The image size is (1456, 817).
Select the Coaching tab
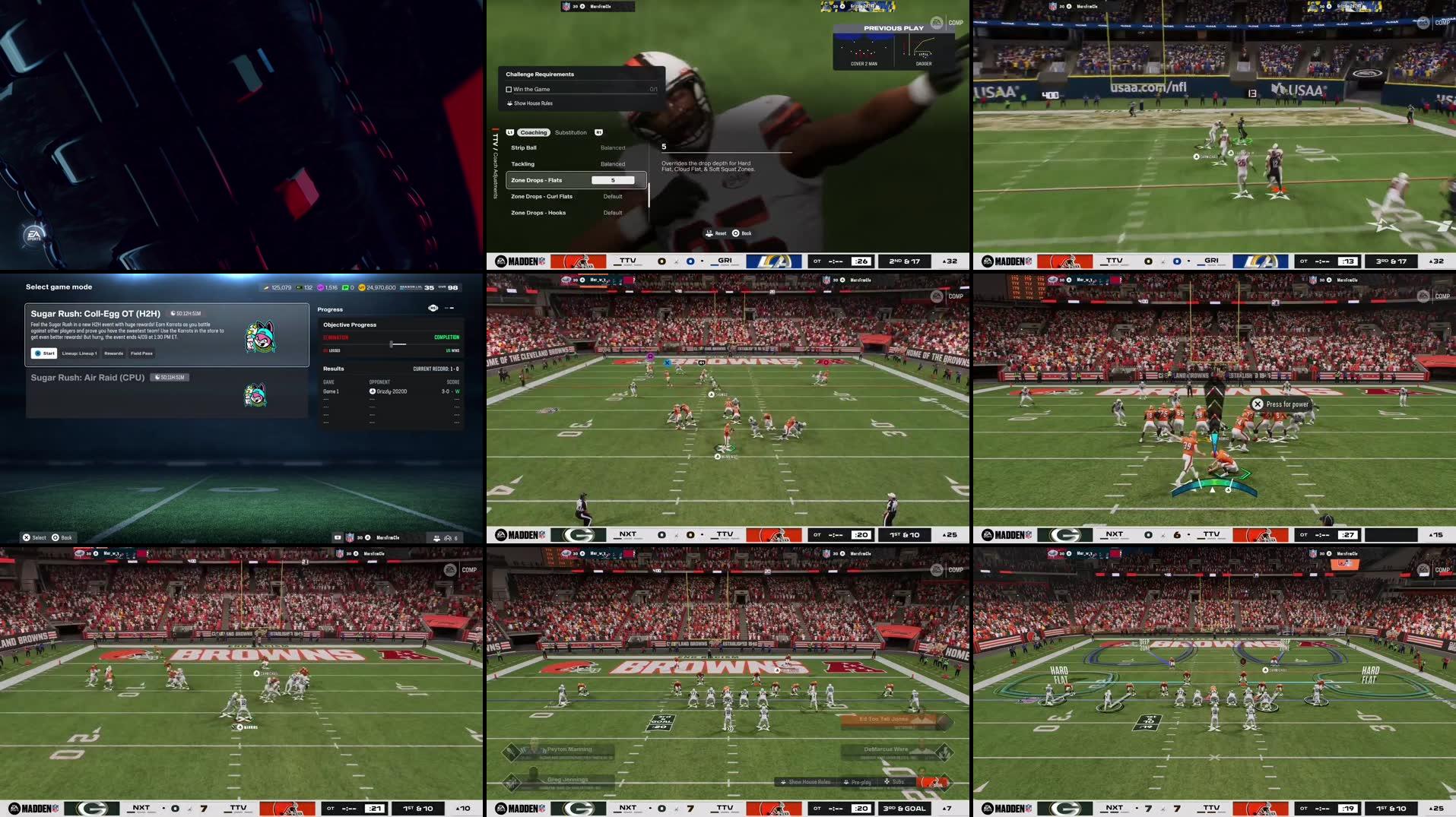coord(534,132)
